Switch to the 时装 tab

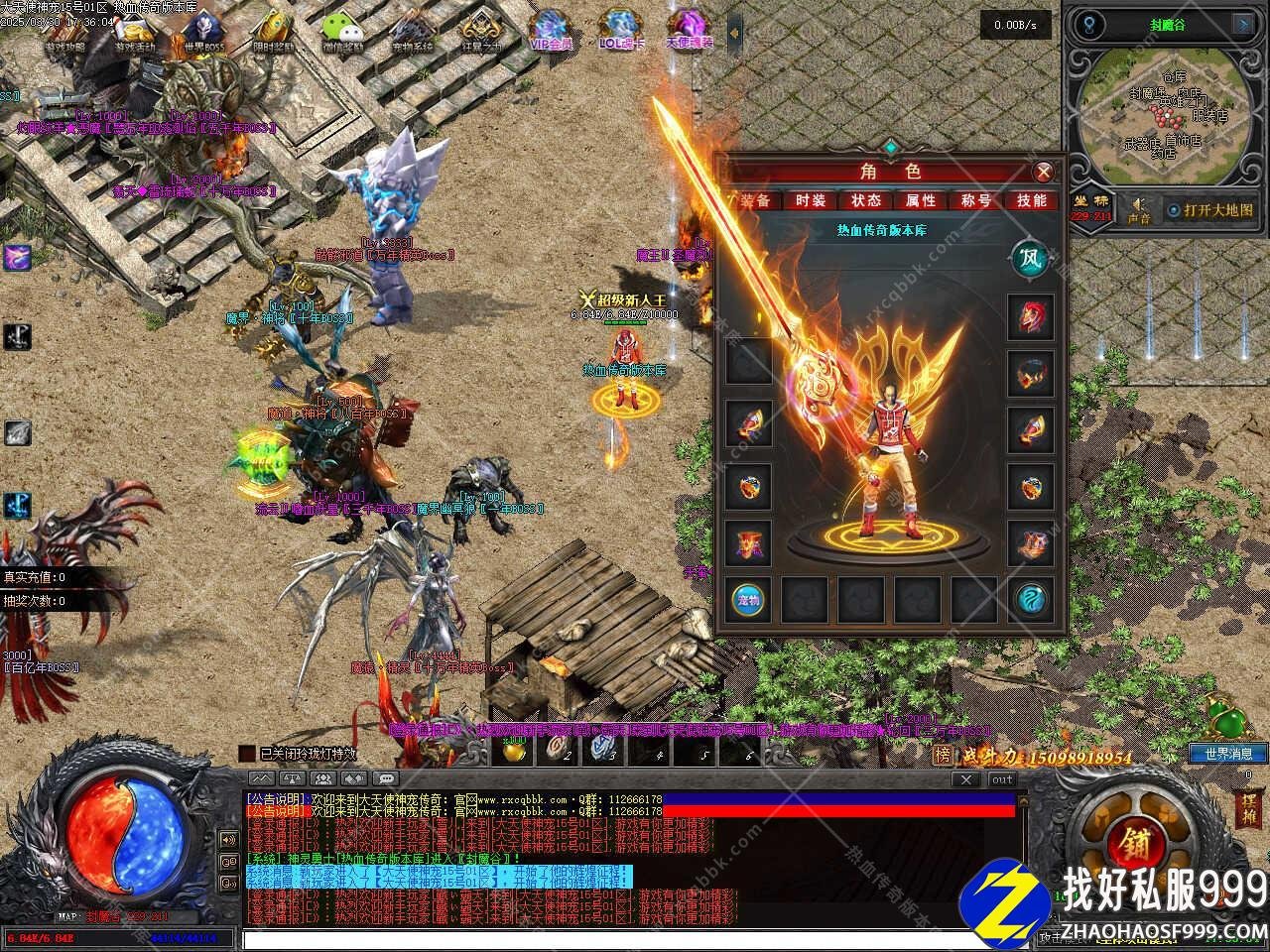(x=811, y=200)
